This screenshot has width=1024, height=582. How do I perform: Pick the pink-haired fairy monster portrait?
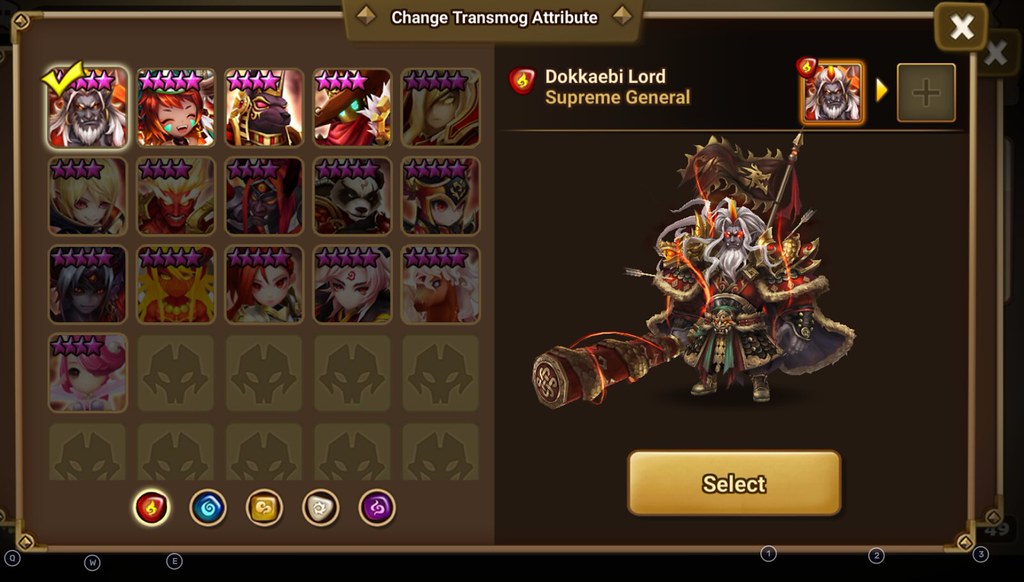click(88, 372)
